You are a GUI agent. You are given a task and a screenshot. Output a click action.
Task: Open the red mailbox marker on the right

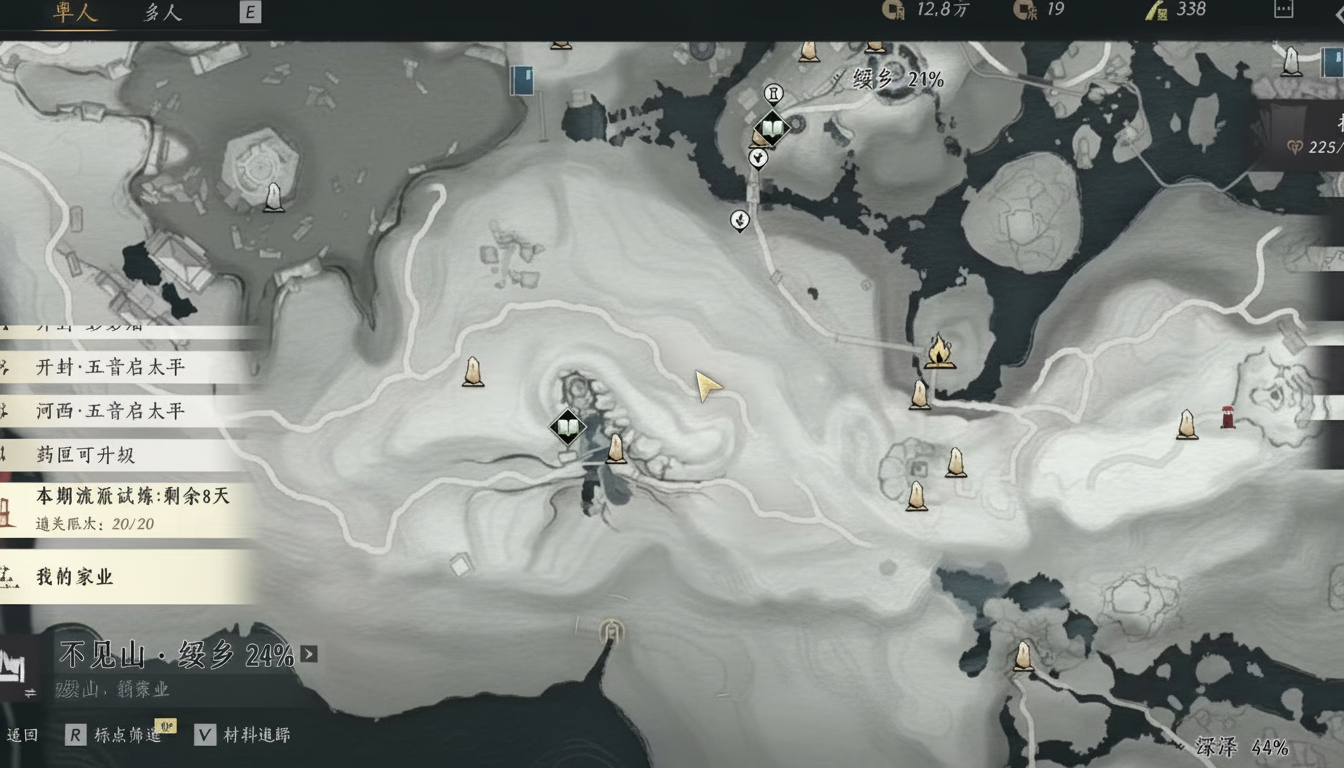[x=1227, y=415]
